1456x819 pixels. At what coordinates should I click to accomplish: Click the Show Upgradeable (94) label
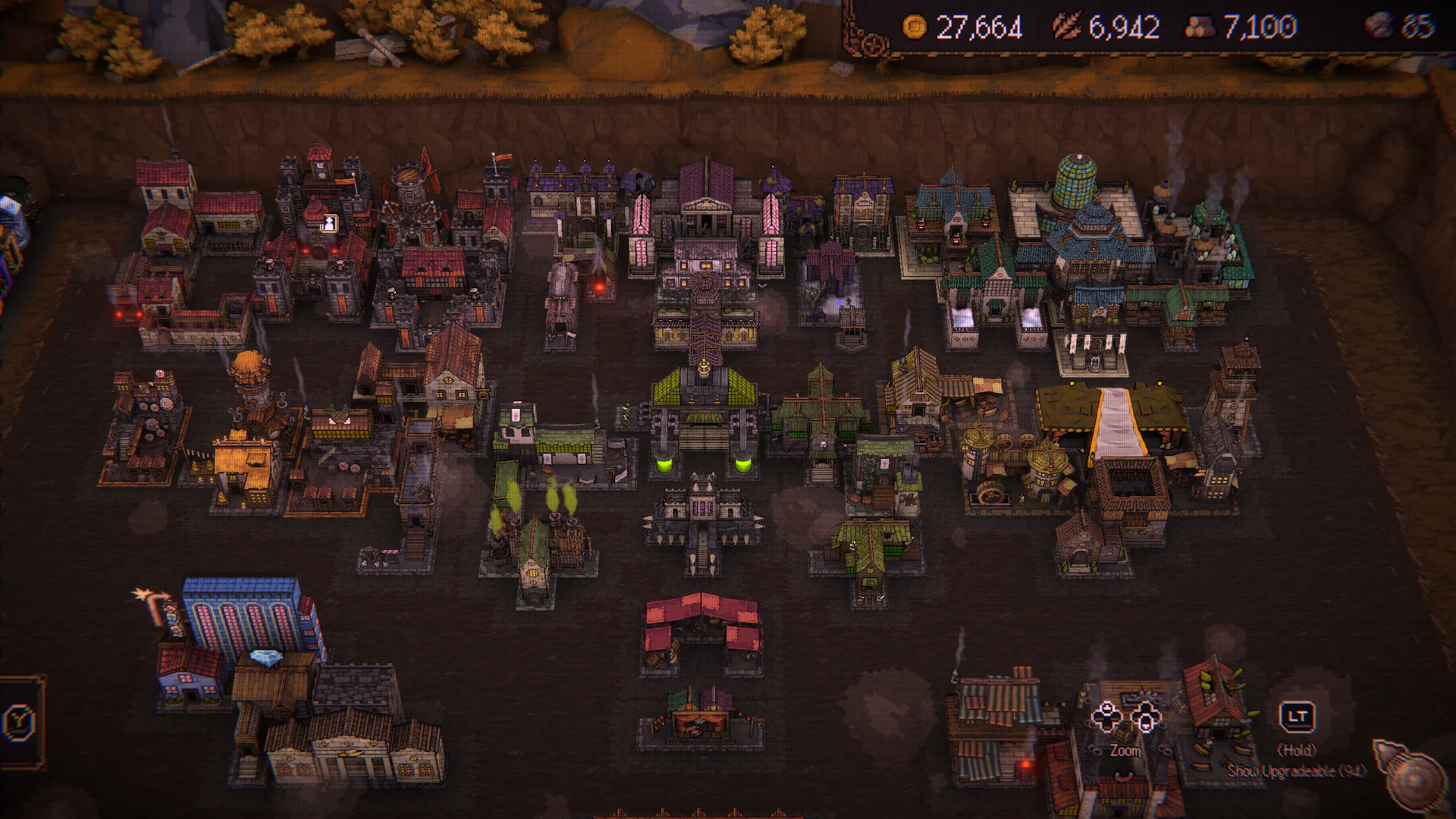1296,770
